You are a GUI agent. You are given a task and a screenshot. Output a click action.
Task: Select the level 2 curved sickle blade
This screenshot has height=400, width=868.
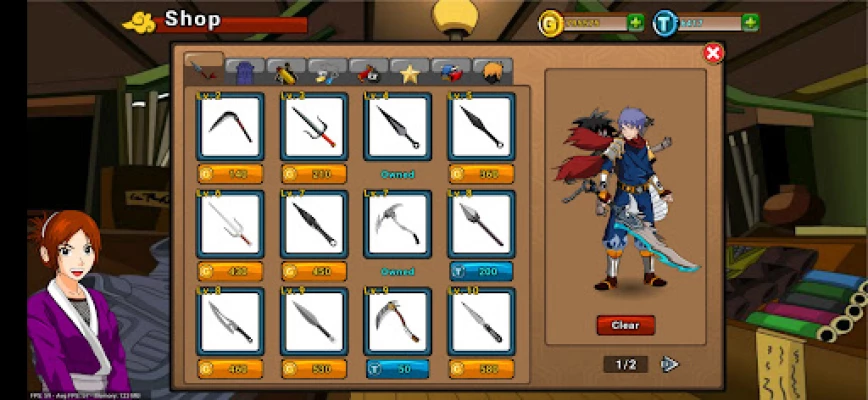point(230,127)
